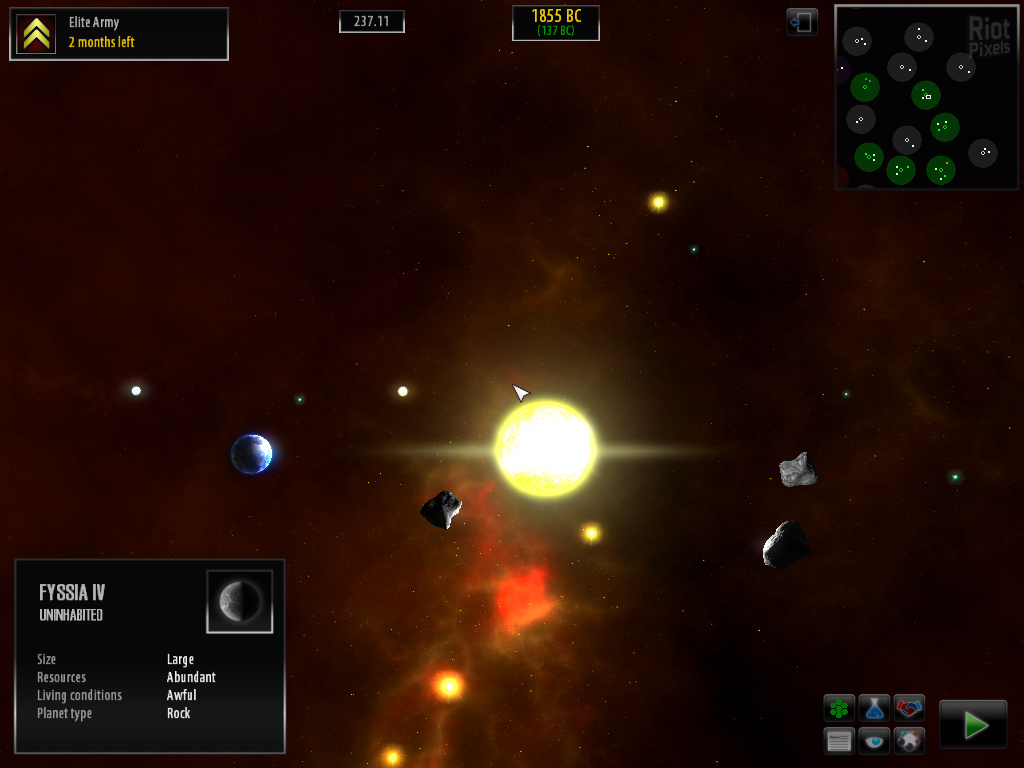Open the Elite Army project panel
The width and height of the screenshot is (1024, 768).
pyautogui.click(x=119, y=34)
